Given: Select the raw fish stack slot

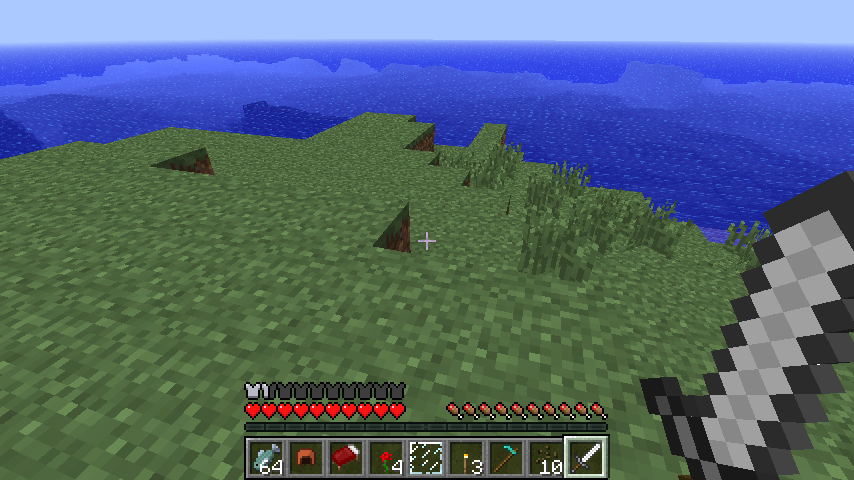Looking at the screenshot, I should [x=266, y=458].
